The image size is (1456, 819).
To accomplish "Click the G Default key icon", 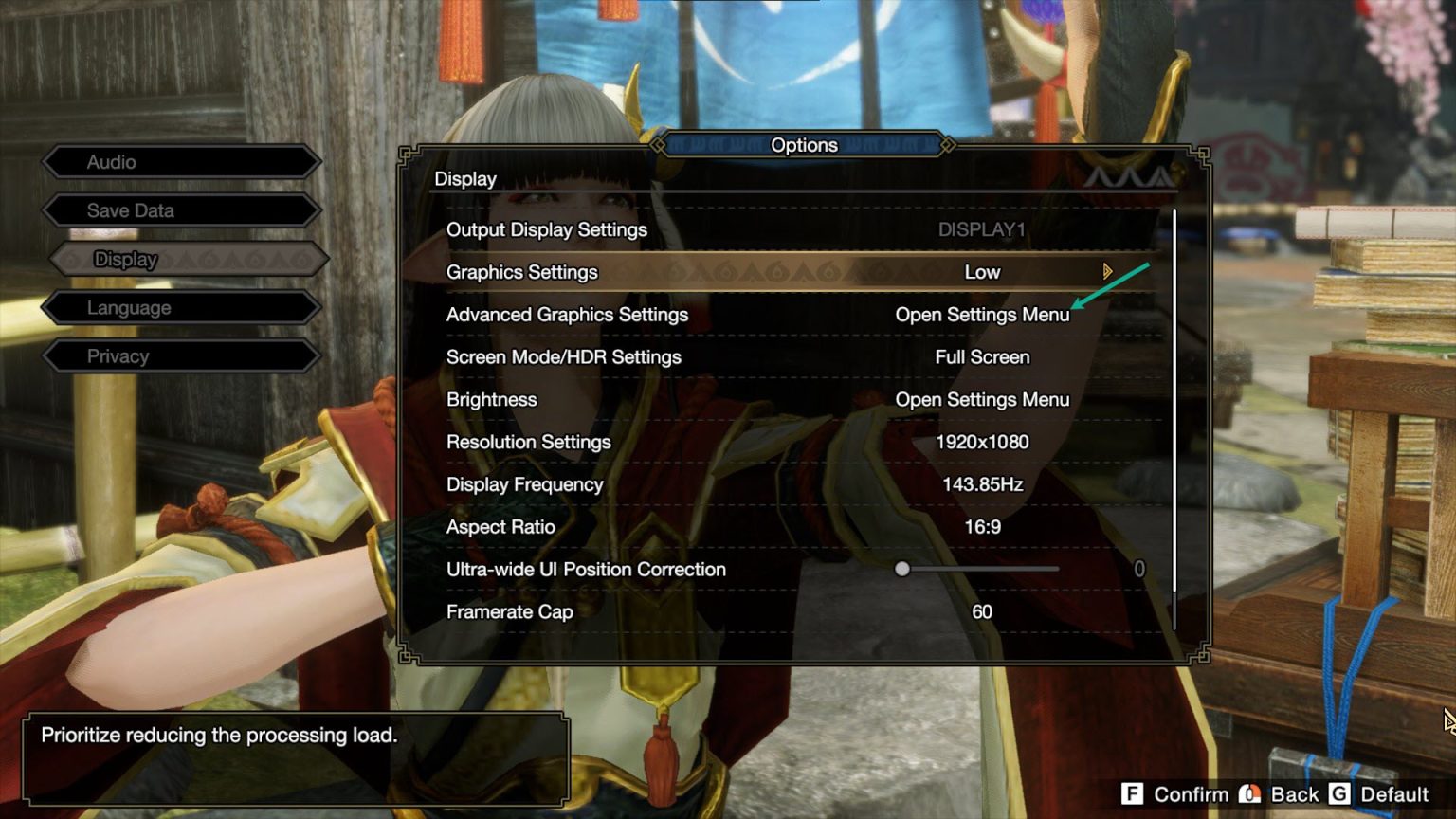I will pyautogui.click(x=1342, y=794).
